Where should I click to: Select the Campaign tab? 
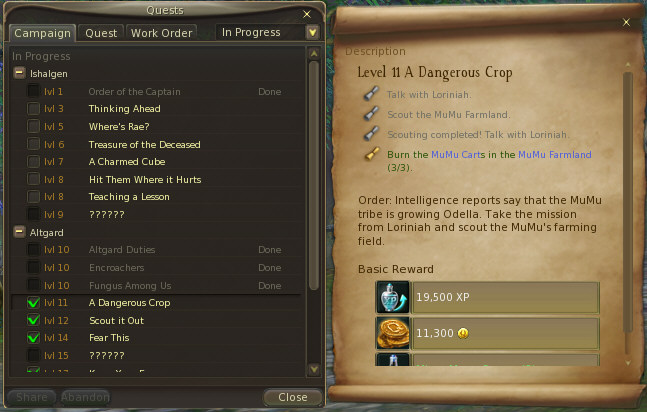44,32
